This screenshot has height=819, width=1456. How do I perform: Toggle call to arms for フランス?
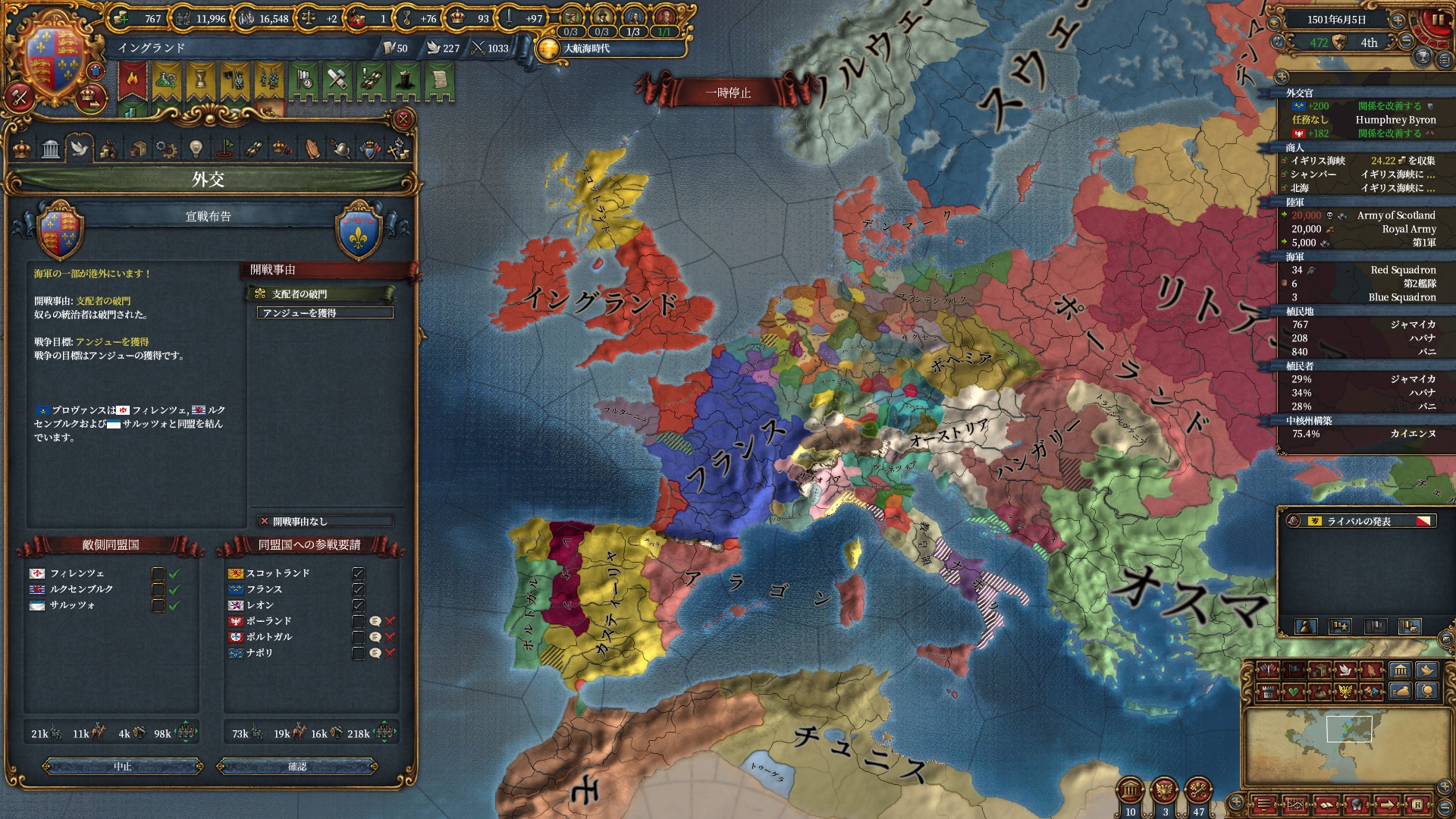coord(359,589)
